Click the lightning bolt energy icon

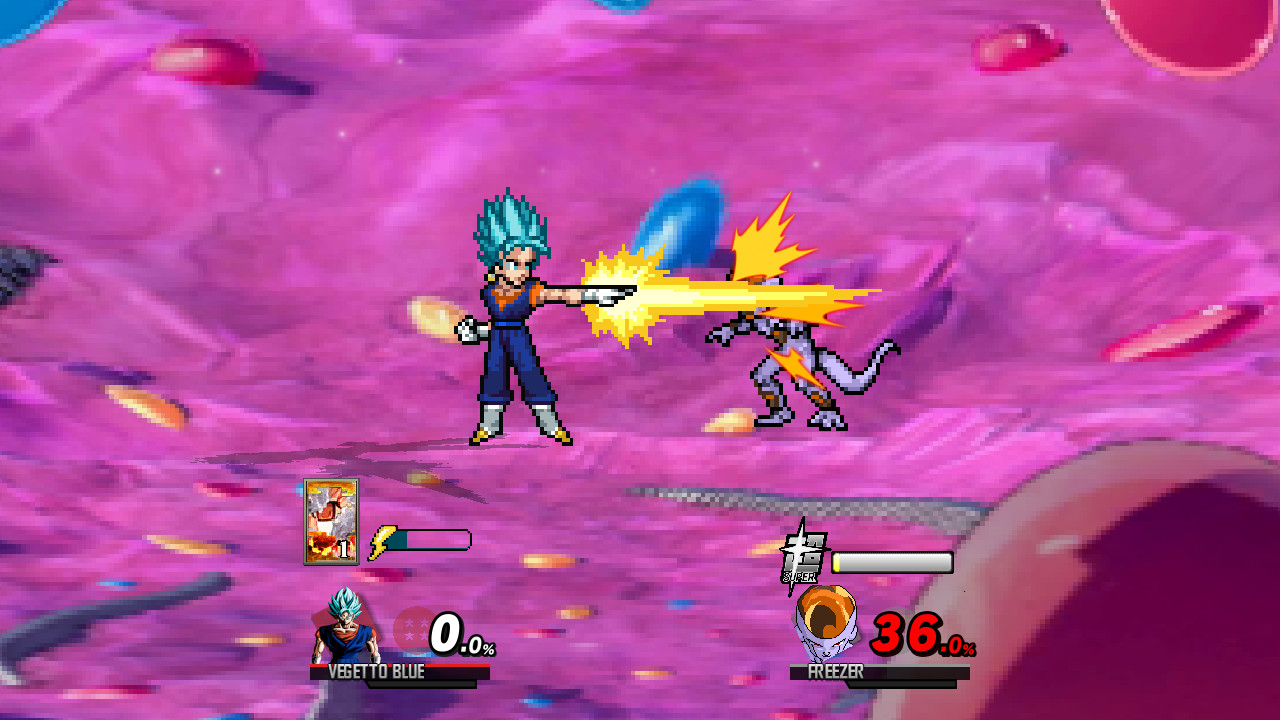tap(379, 543)
